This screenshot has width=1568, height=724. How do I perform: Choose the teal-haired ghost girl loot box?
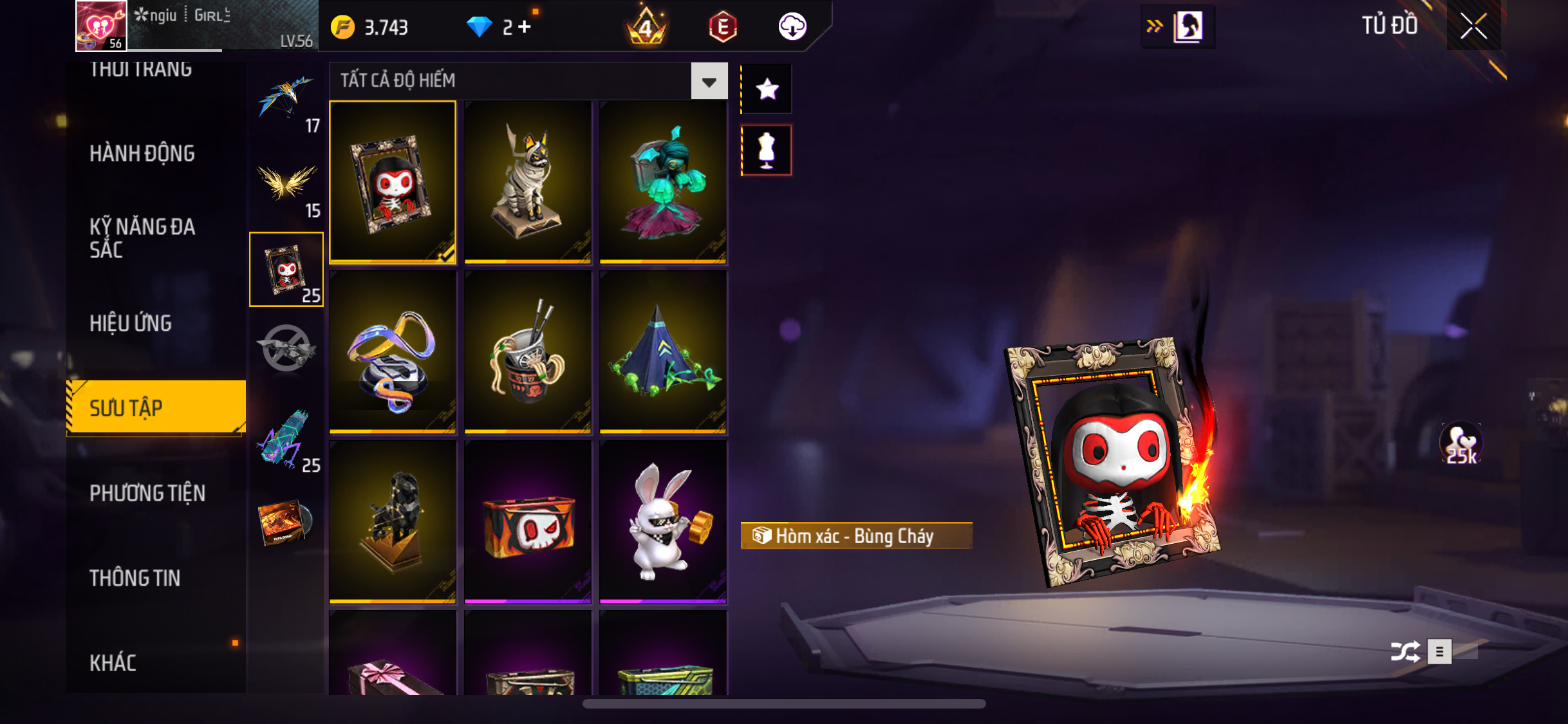coord(663,182)
